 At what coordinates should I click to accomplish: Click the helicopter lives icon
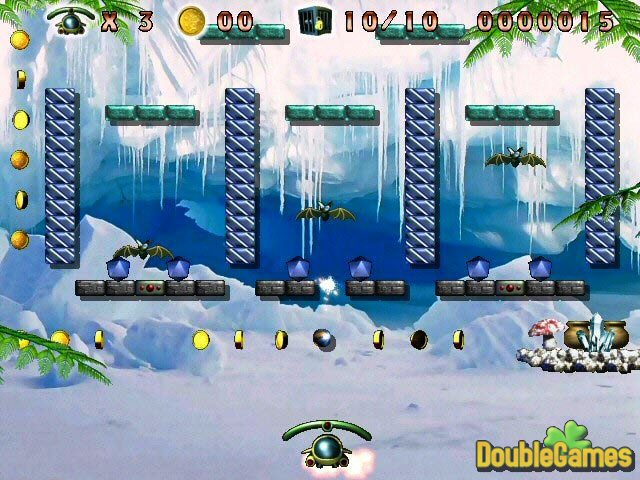tap(69, 20)
